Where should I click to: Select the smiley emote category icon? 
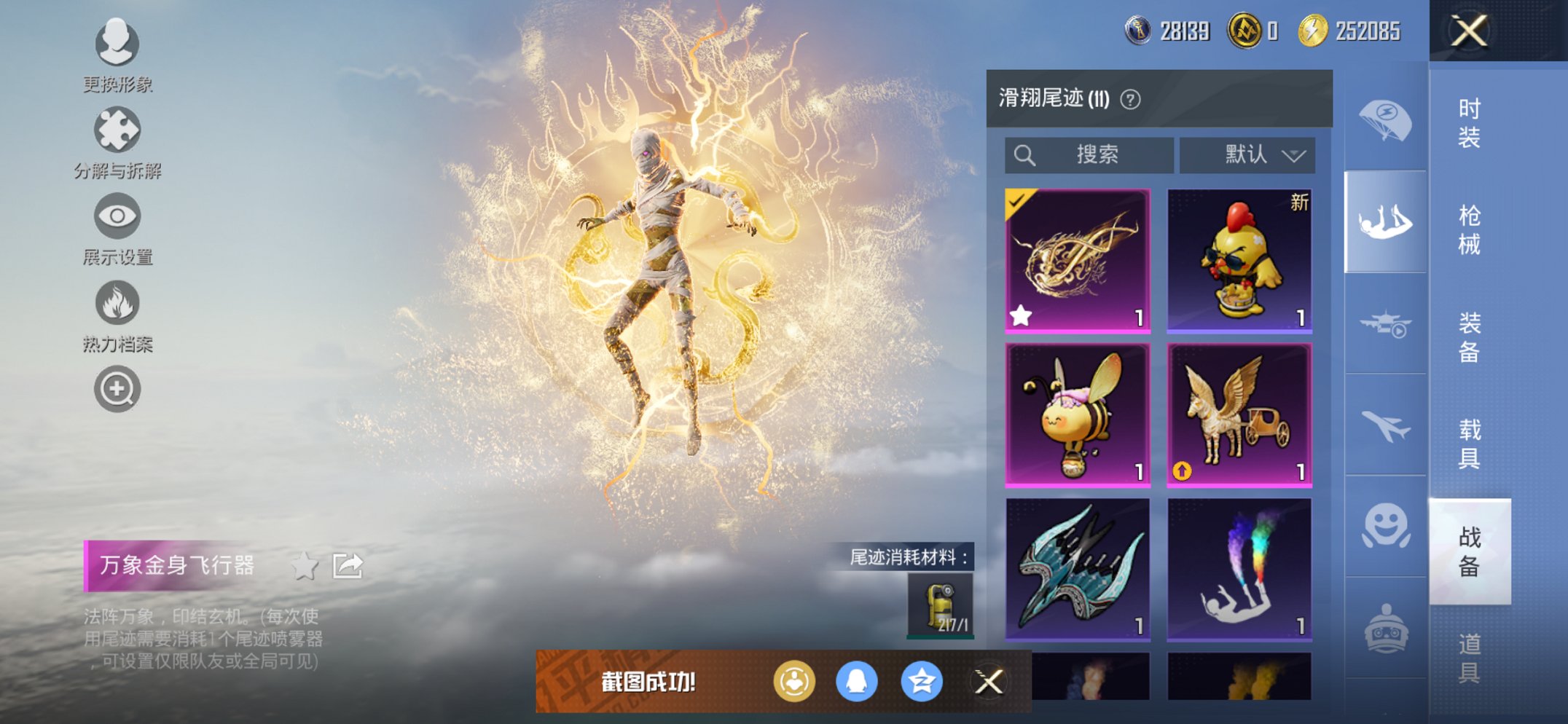[1385, 523]
